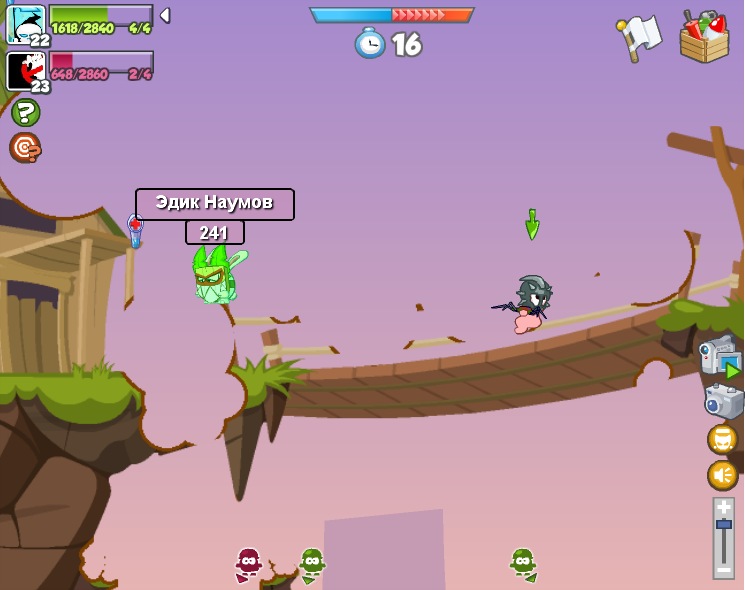Open the green question mark help
This screenshot has height=590, width=745.
[25, 112]
